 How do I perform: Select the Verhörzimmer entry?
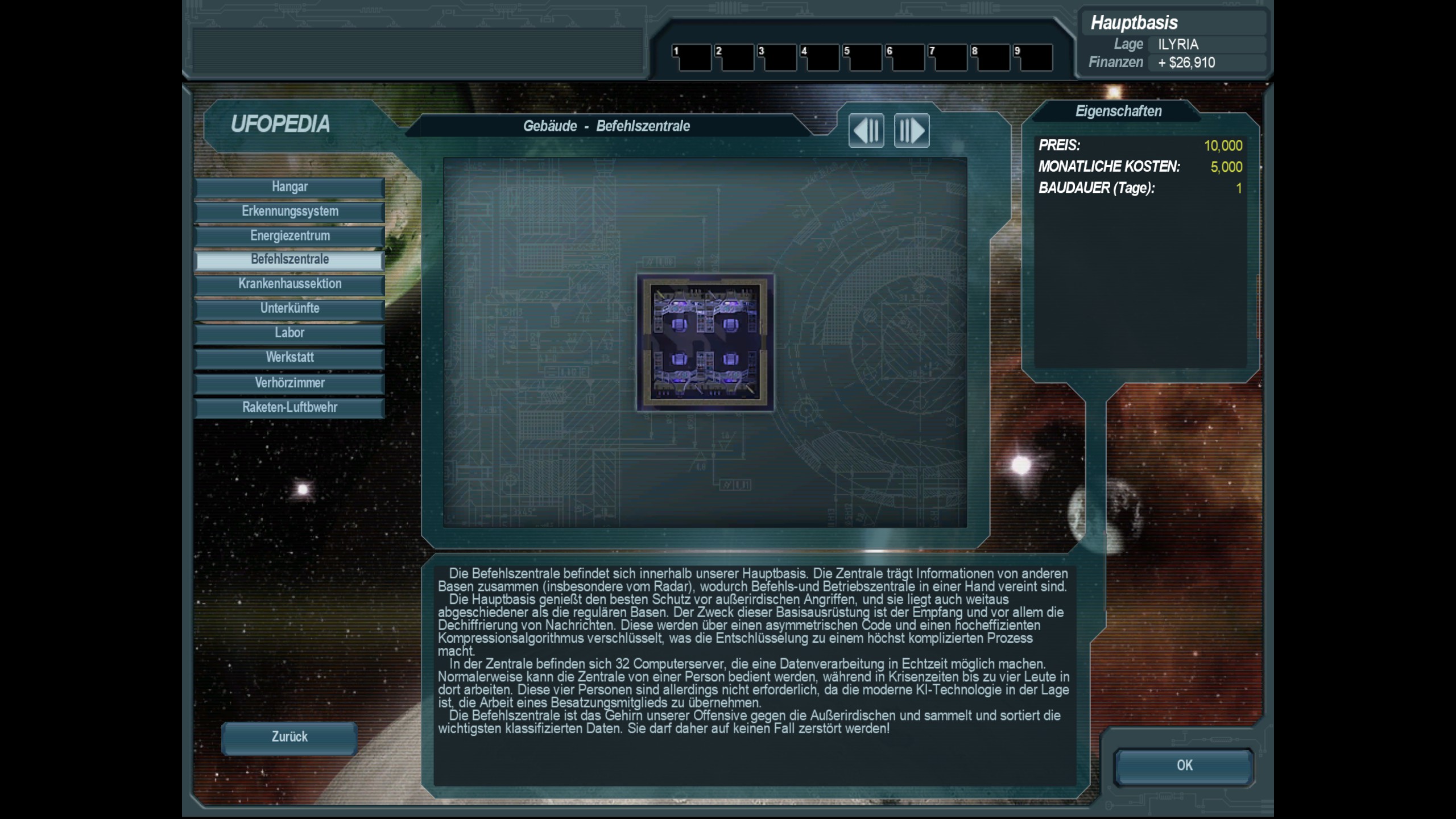click(289, 383)
